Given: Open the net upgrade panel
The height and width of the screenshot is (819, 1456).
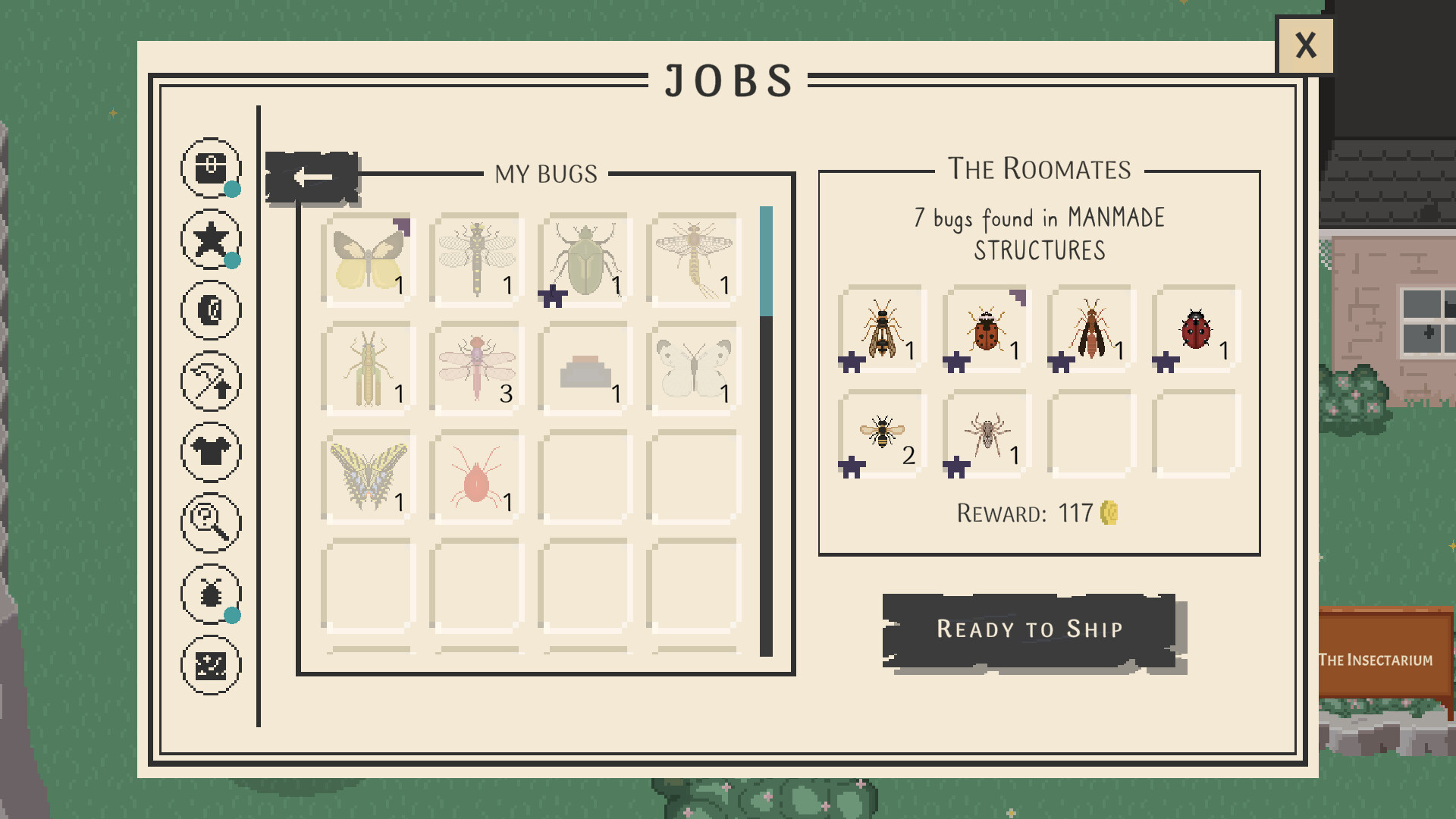Looking at the screenshot, I should coord(211,380).
